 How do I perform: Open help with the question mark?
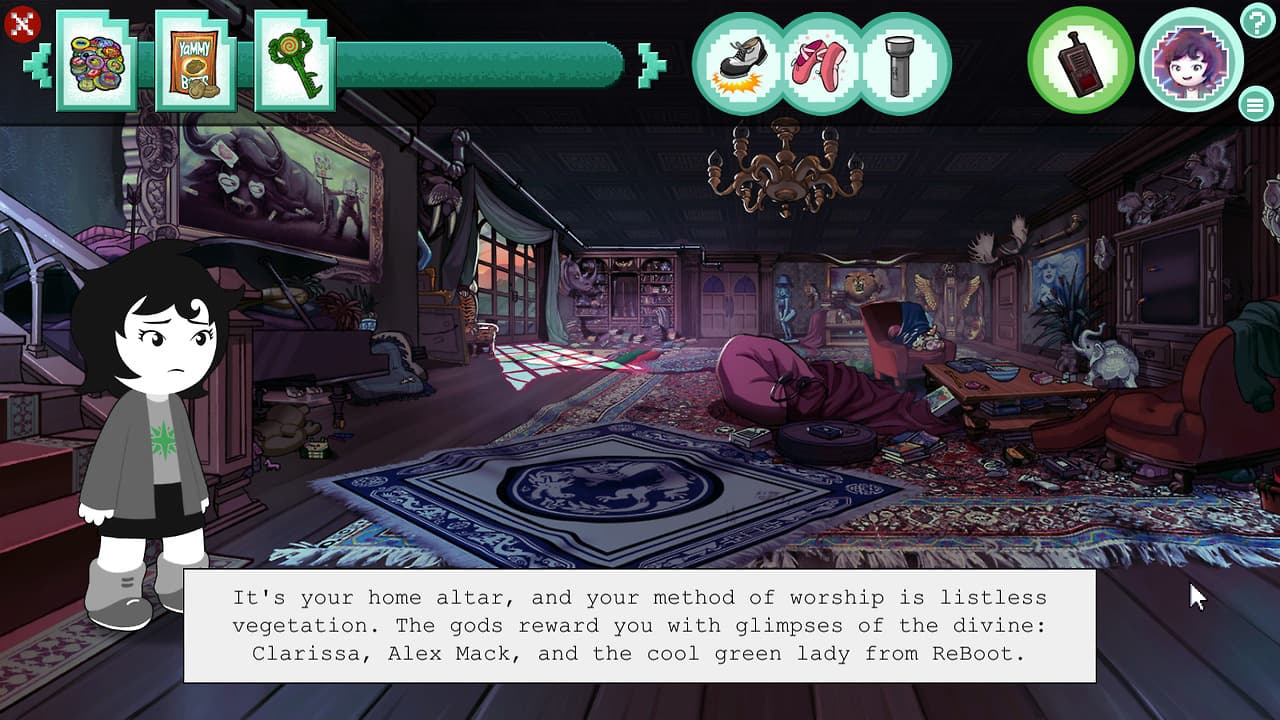click(1256, 20)
